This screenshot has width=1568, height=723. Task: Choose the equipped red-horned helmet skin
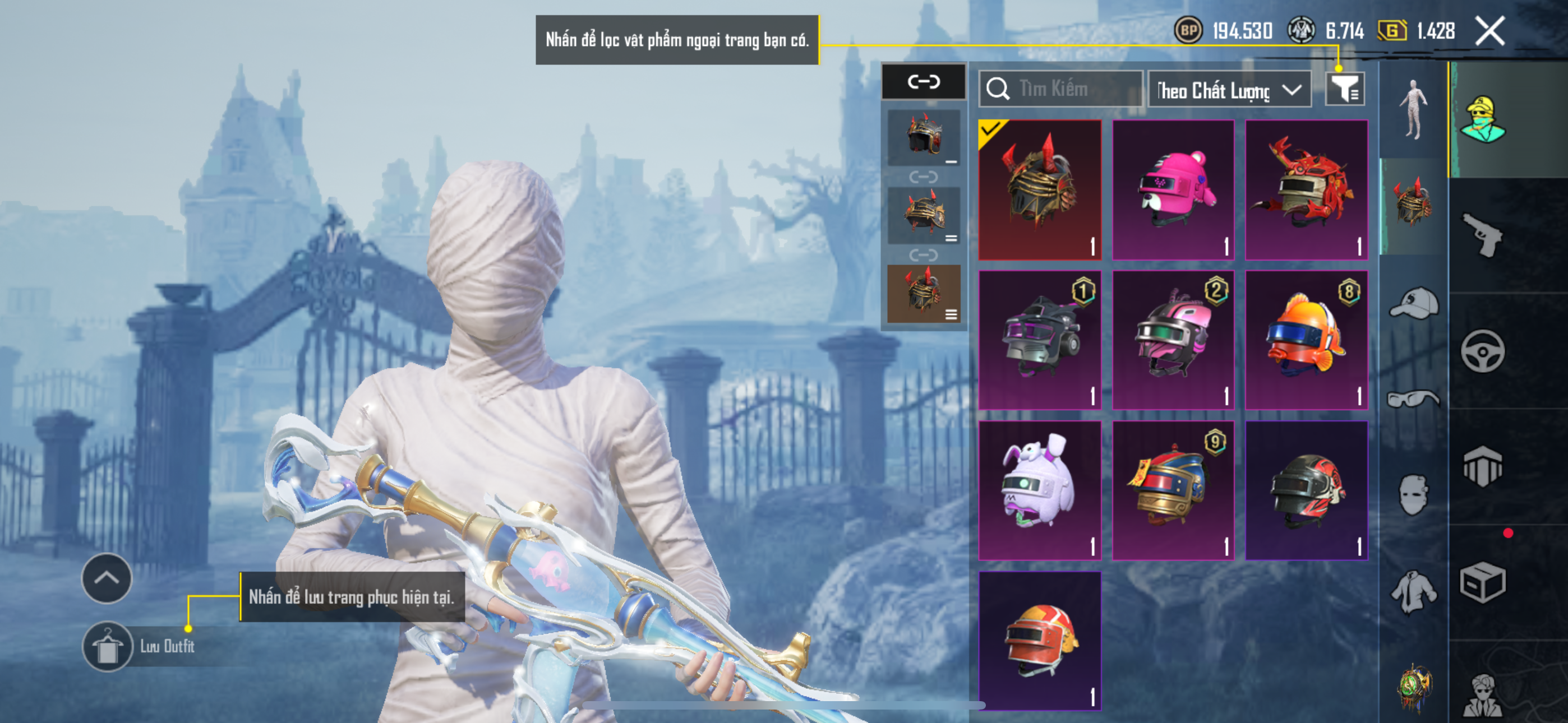(x=1040, y=189)
